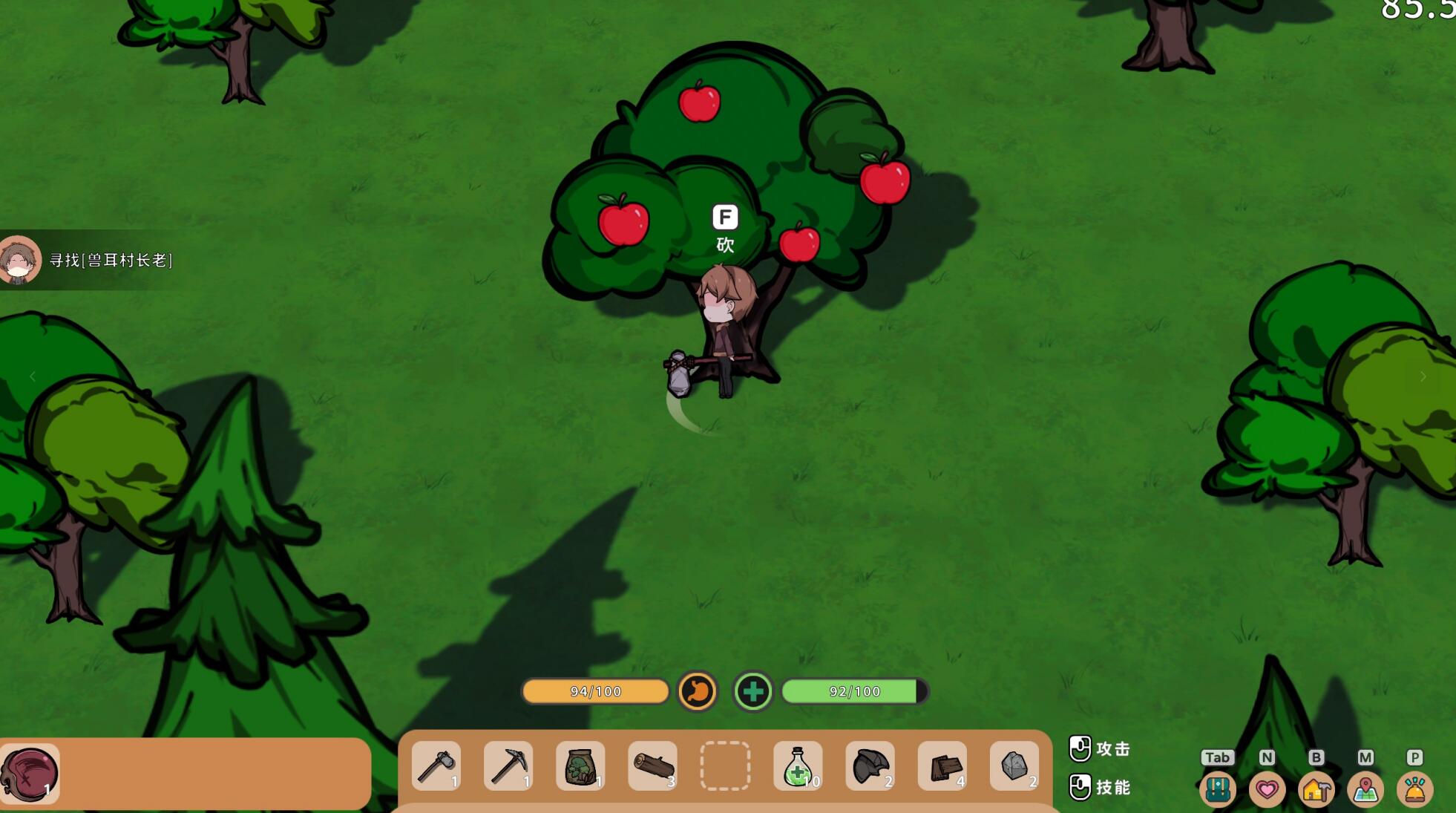This screenshot has height=813, width=1456.
Task: Select the wood log slot
Action: coord(653,766)
